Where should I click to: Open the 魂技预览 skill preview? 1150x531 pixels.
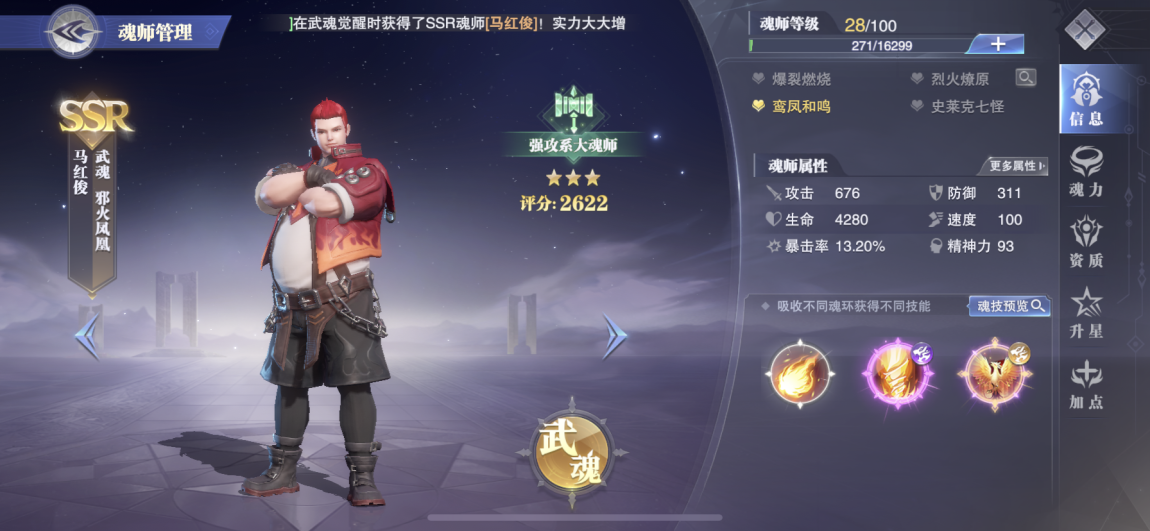pos(1008,306)
